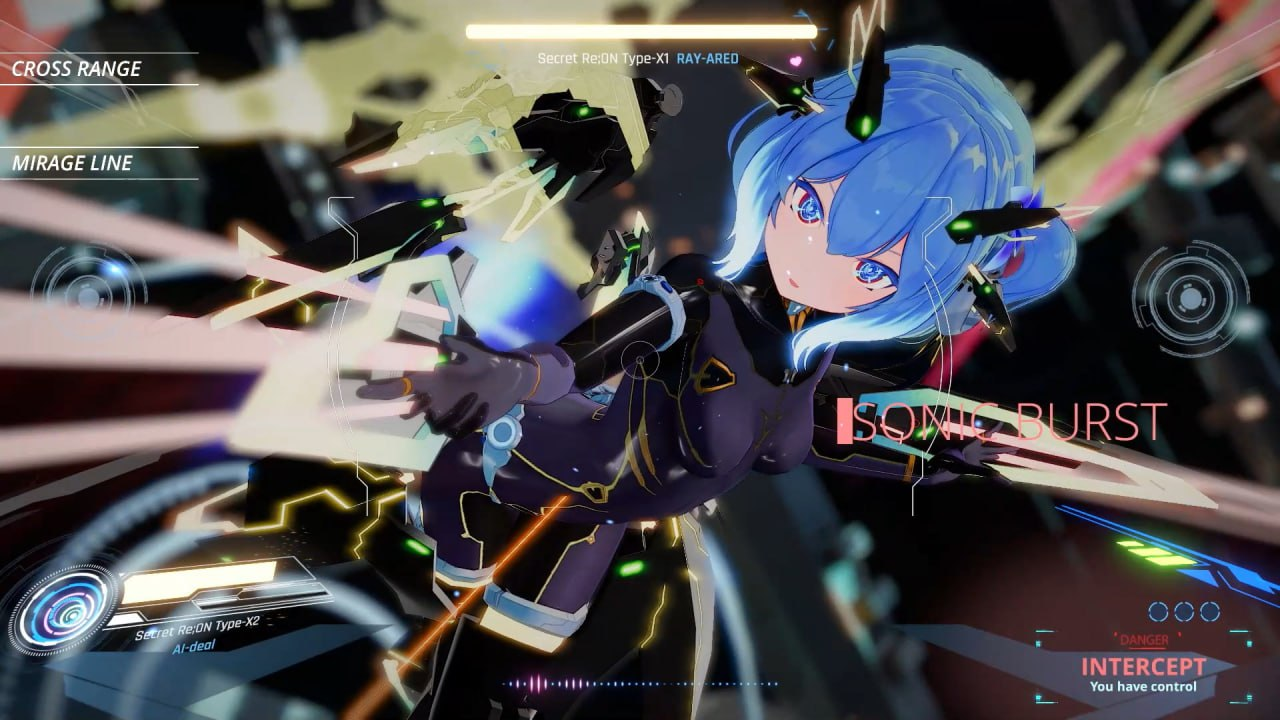This screenshot has width=1280, height=720.
Task: Click the pink heart icon near health bar
Action: tap(796, 62)
